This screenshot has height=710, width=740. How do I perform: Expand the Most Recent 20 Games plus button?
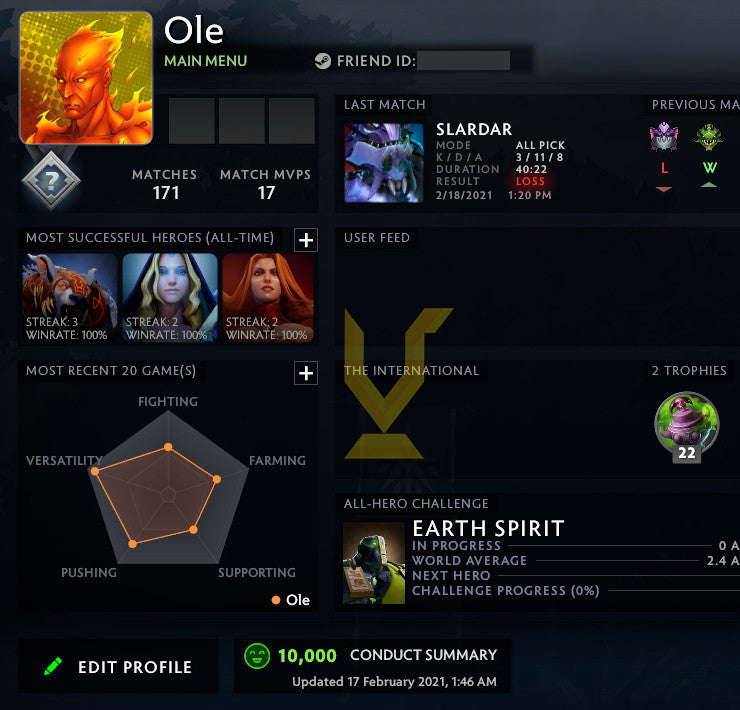coord(306,373)
